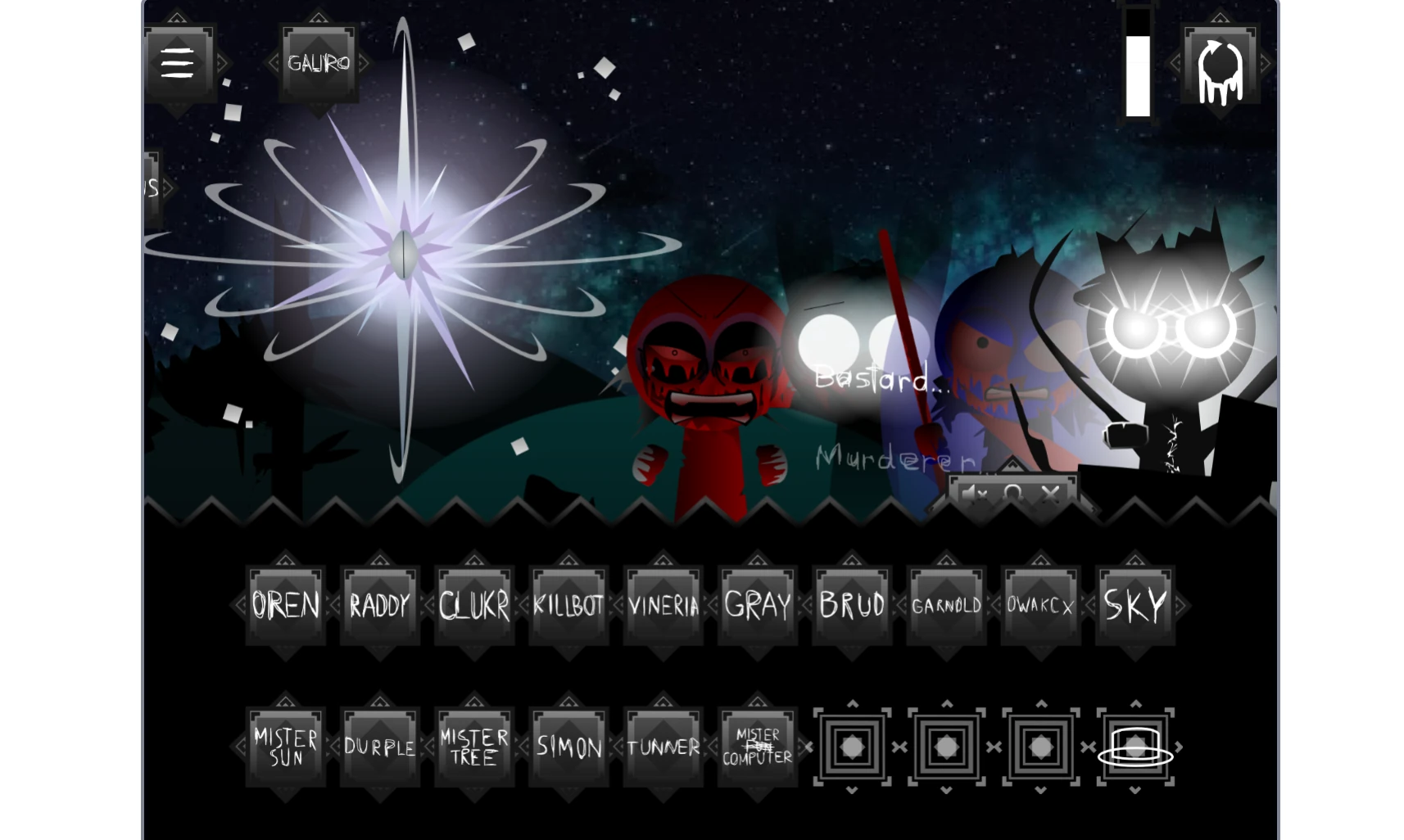Screen dimensions: 1404x840
Task: Select the SIMON sound button
Action: 568,745
